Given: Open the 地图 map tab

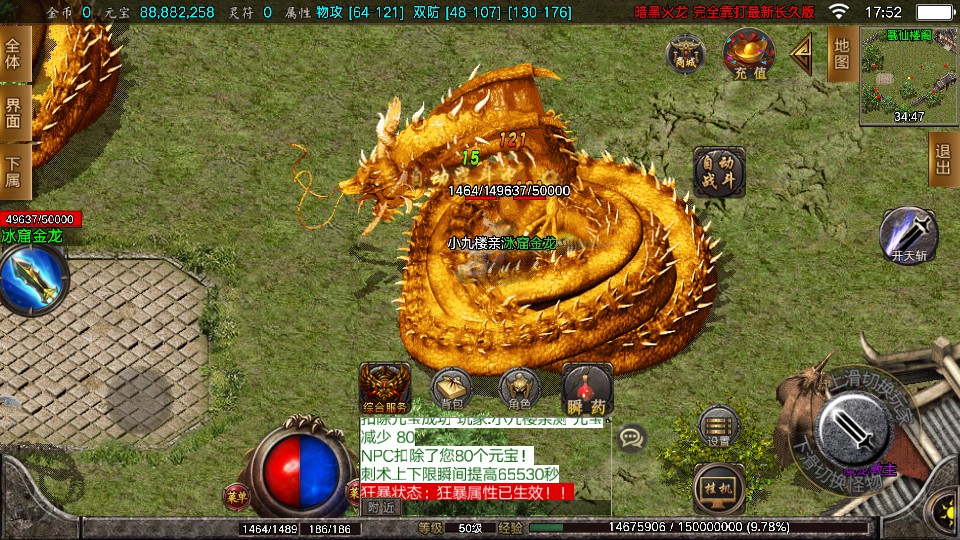Looking at the screenshot, I should (842, 54).
